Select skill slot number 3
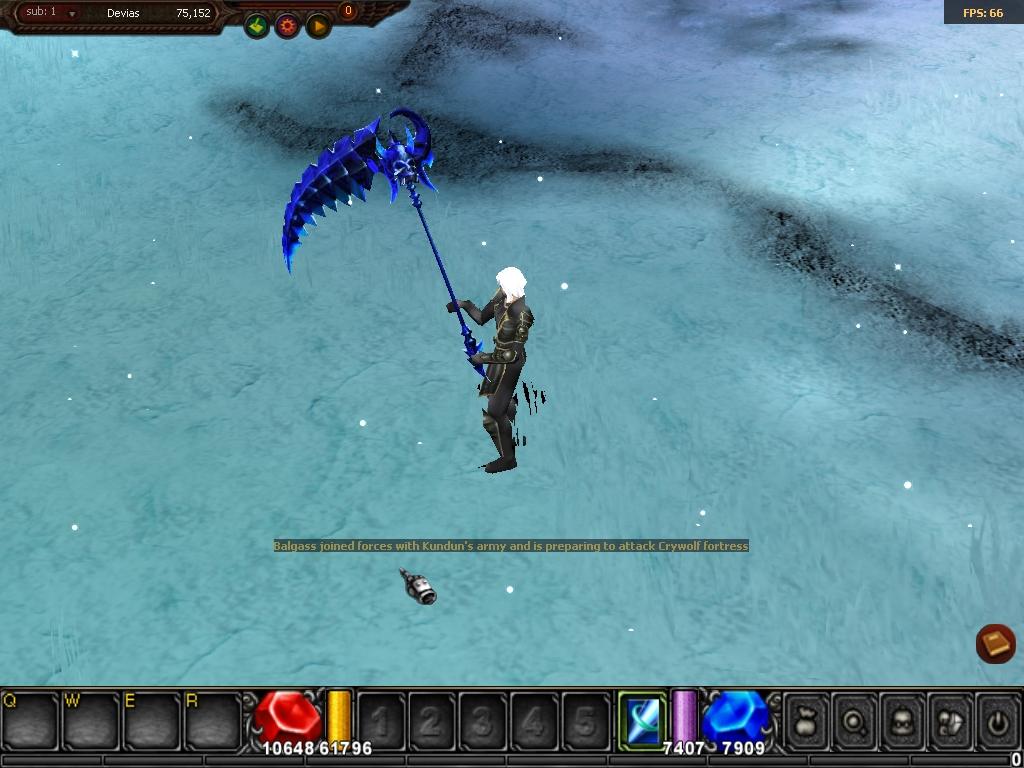 (x=483, y=720)
